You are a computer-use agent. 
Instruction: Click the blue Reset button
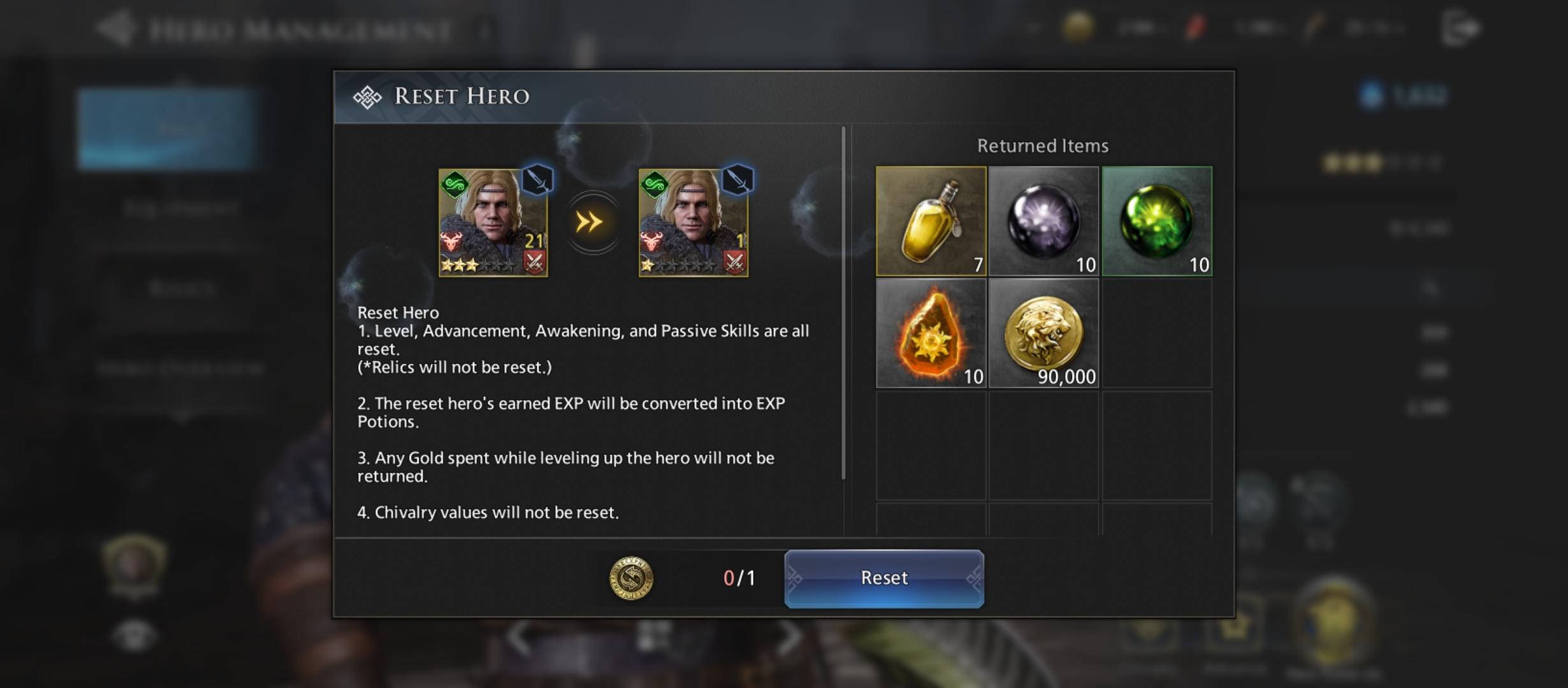883,578
